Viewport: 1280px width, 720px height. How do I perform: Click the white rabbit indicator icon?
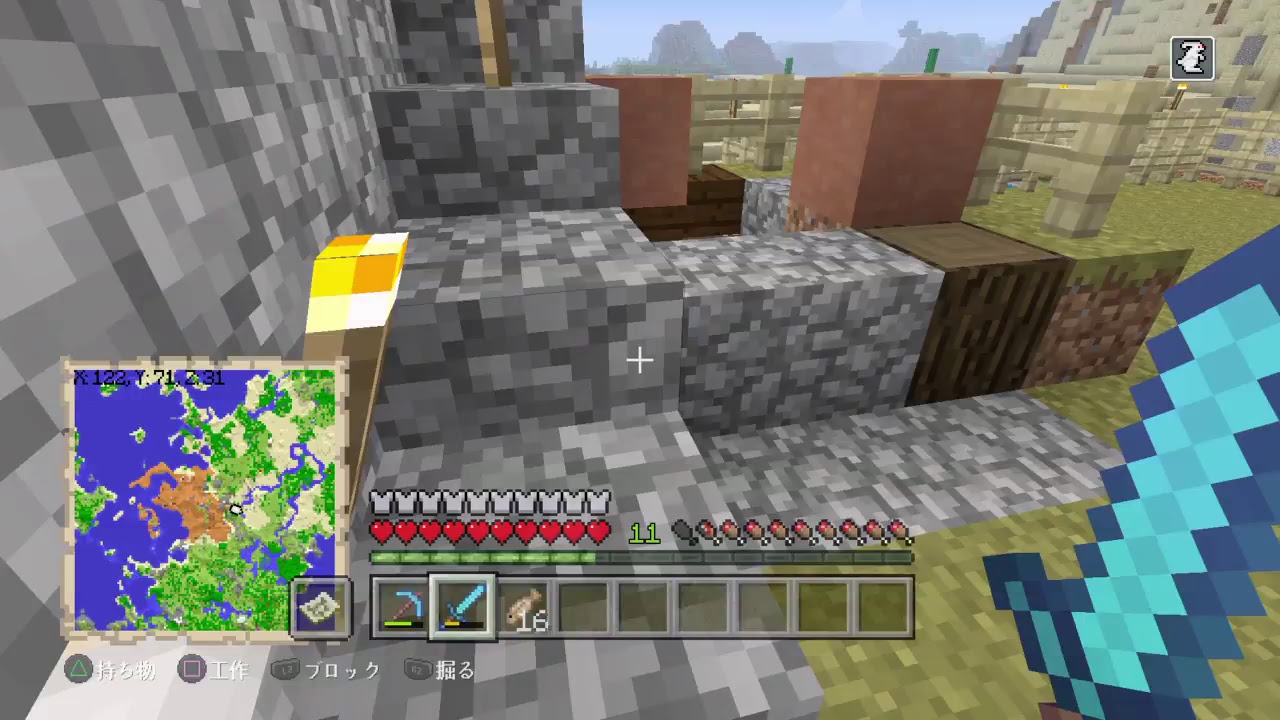click(1193, 58)
